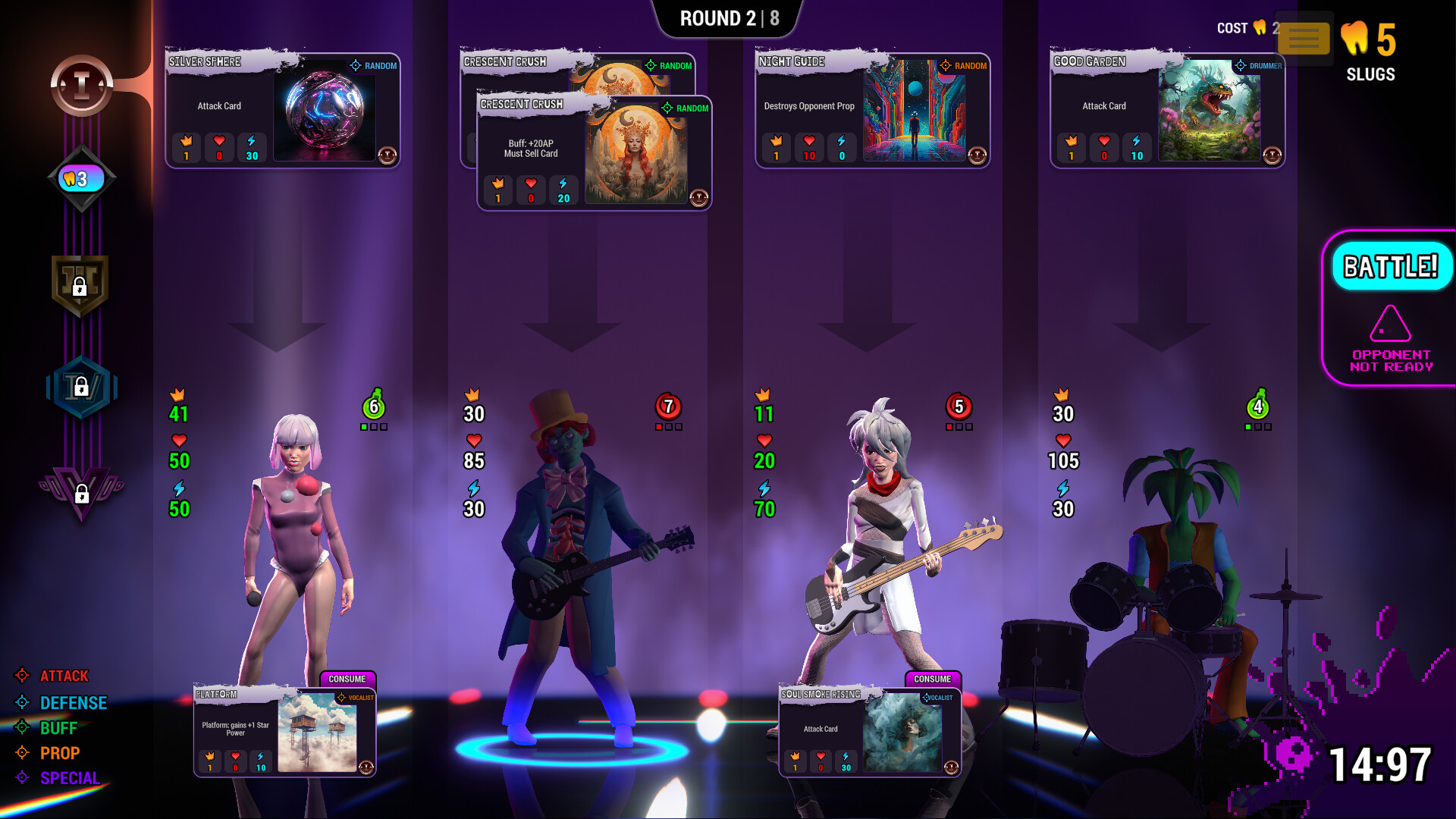This screenshot has width=1456, height=819.
Task: Click the slug reward node showing 3
Action: 80,178
